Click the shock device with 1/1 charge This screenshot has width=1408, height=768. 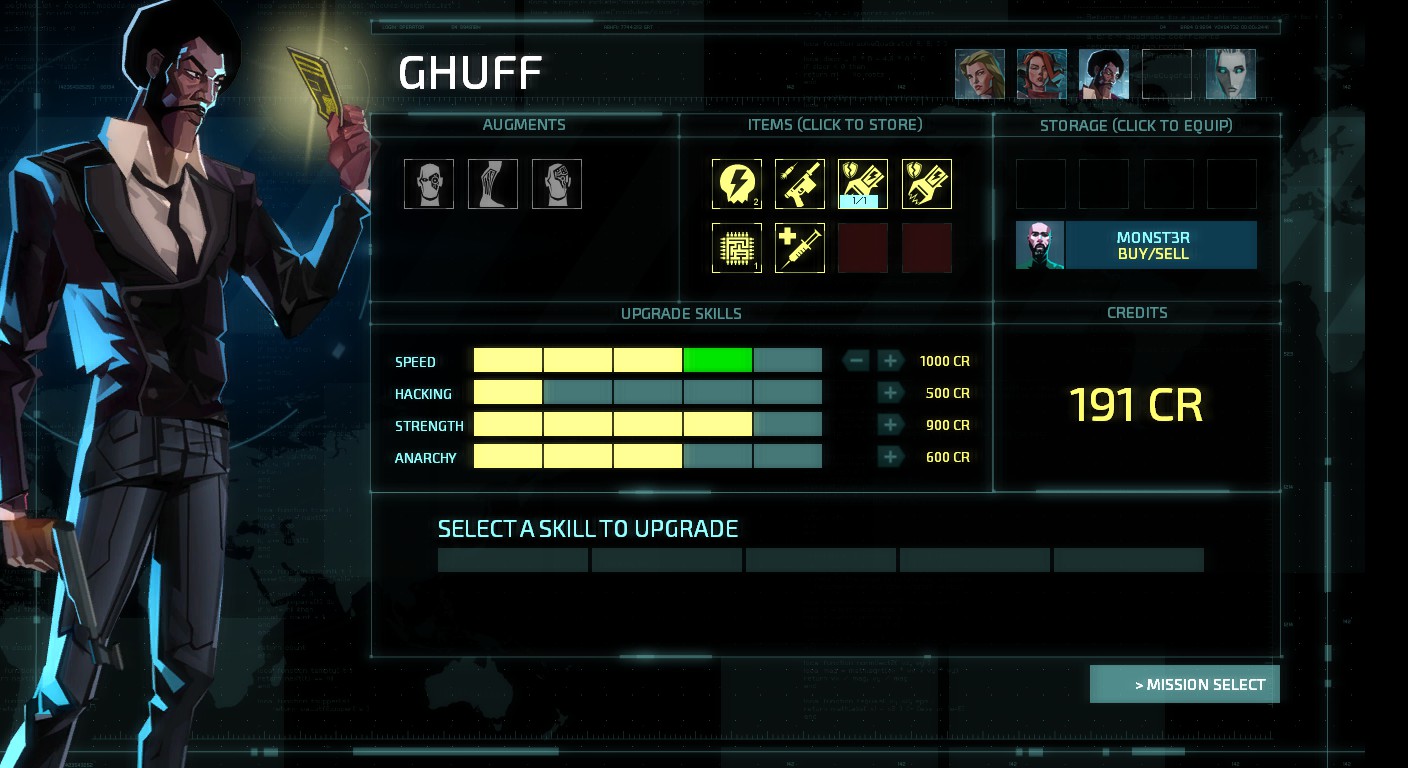pyautogui.click(x=863, y=184)
